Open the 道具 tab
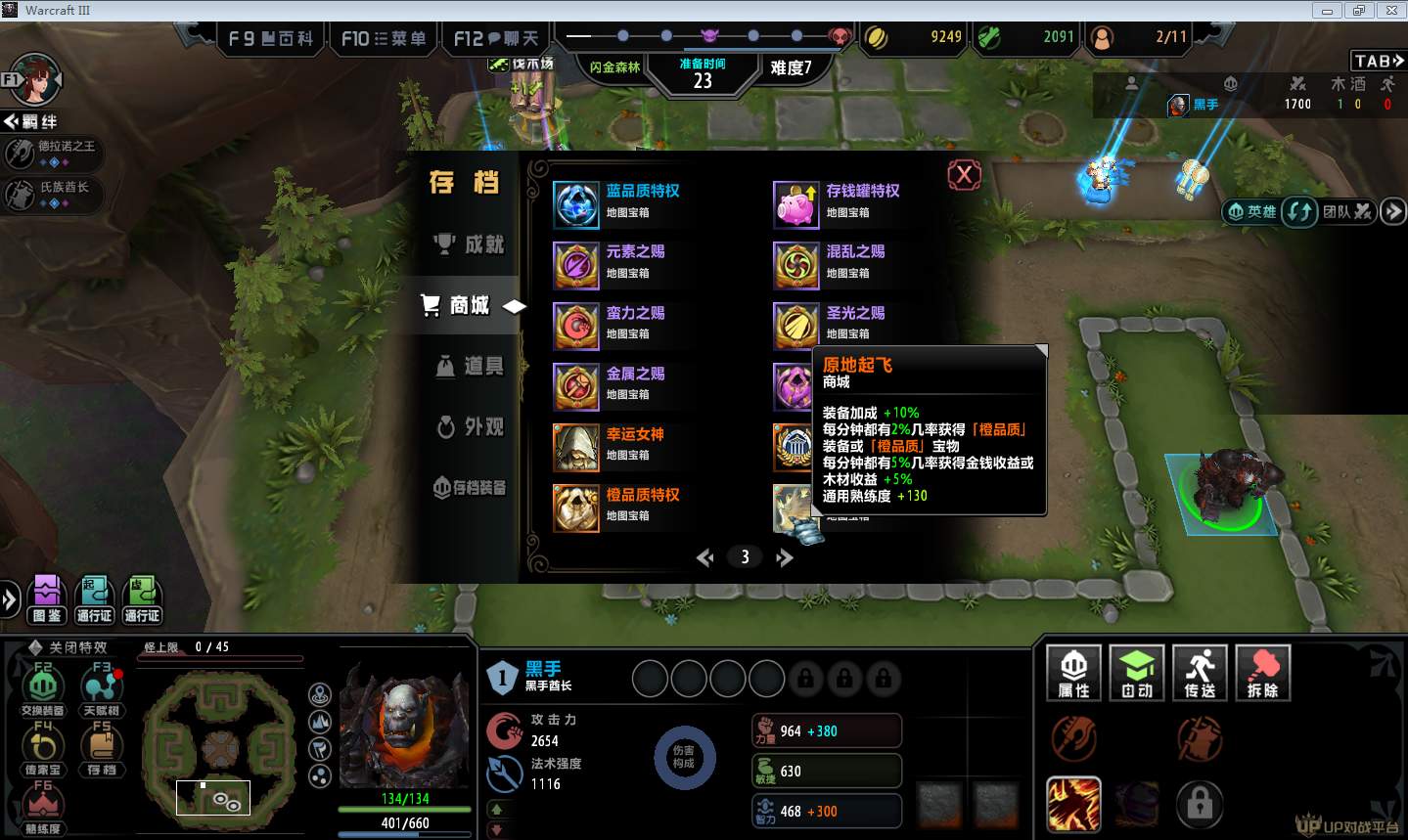This screenshot has width=1408, height=840. (x=471, y=366)
